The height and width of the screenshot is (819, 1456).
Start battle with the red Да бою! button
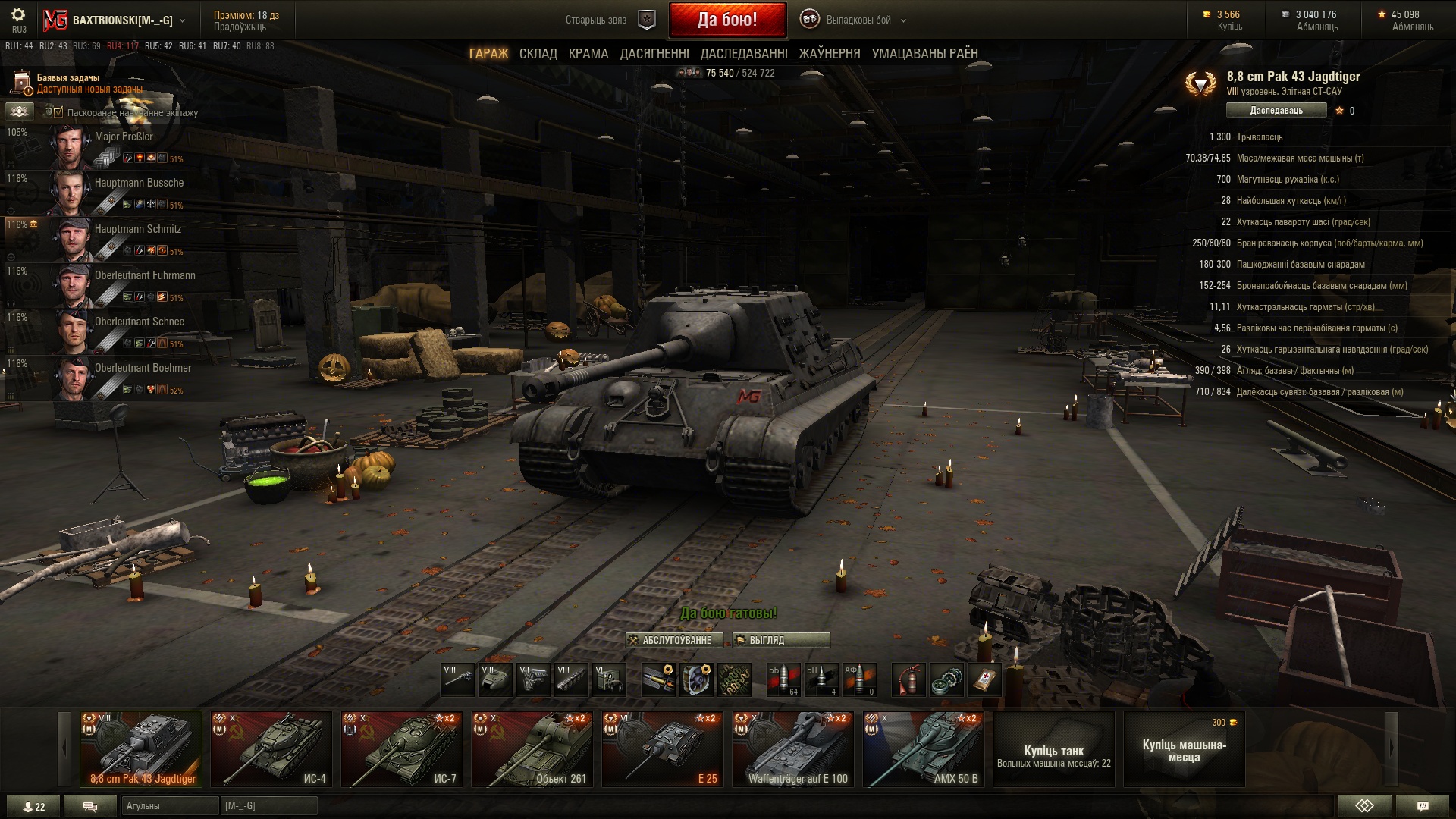tap(727, 20)
